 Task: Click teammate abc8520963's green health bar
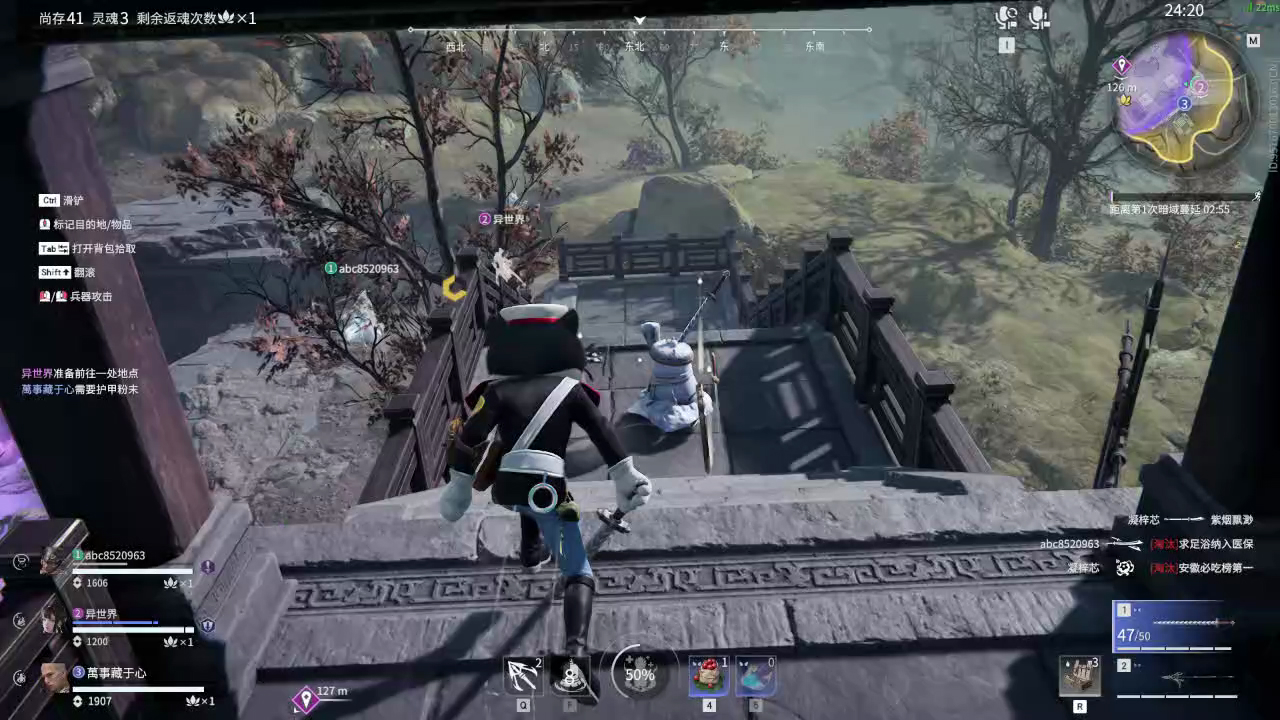tap(130, 571)
